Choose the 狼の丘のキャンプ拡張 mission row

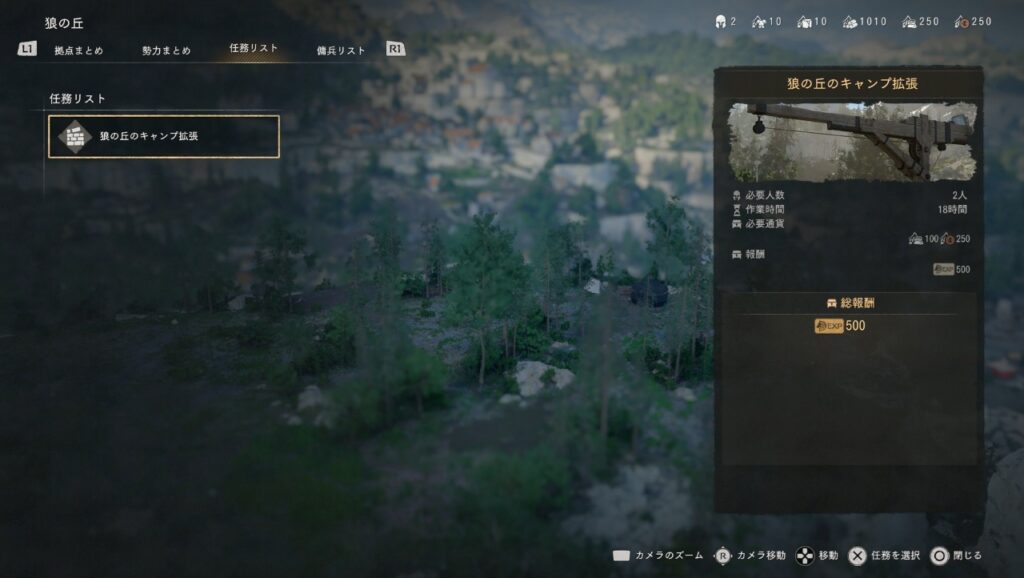click(x=163, y=136)
